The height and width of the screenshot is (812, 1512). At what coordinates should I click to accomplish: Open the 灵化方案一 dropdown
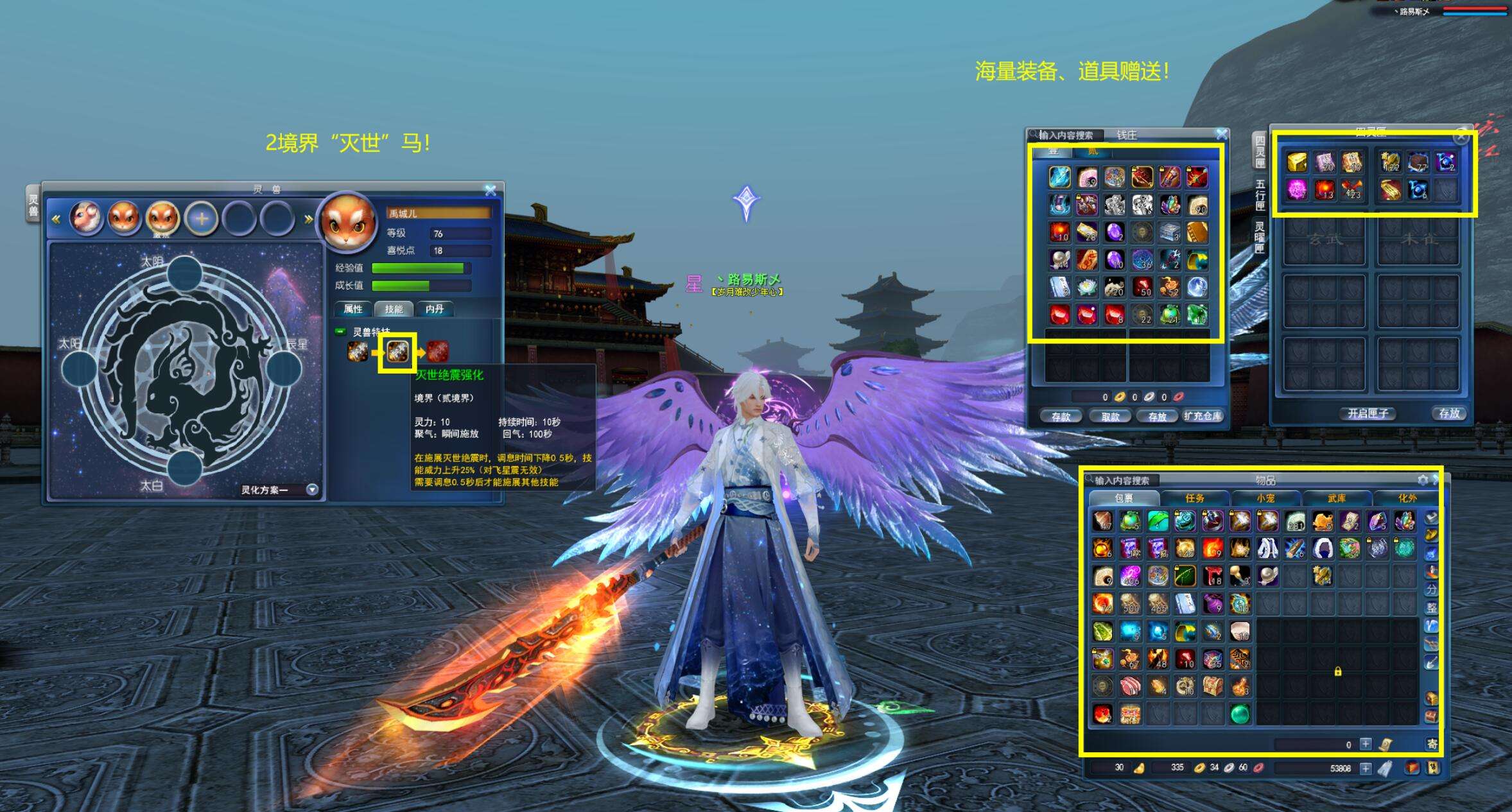[312, 490]
